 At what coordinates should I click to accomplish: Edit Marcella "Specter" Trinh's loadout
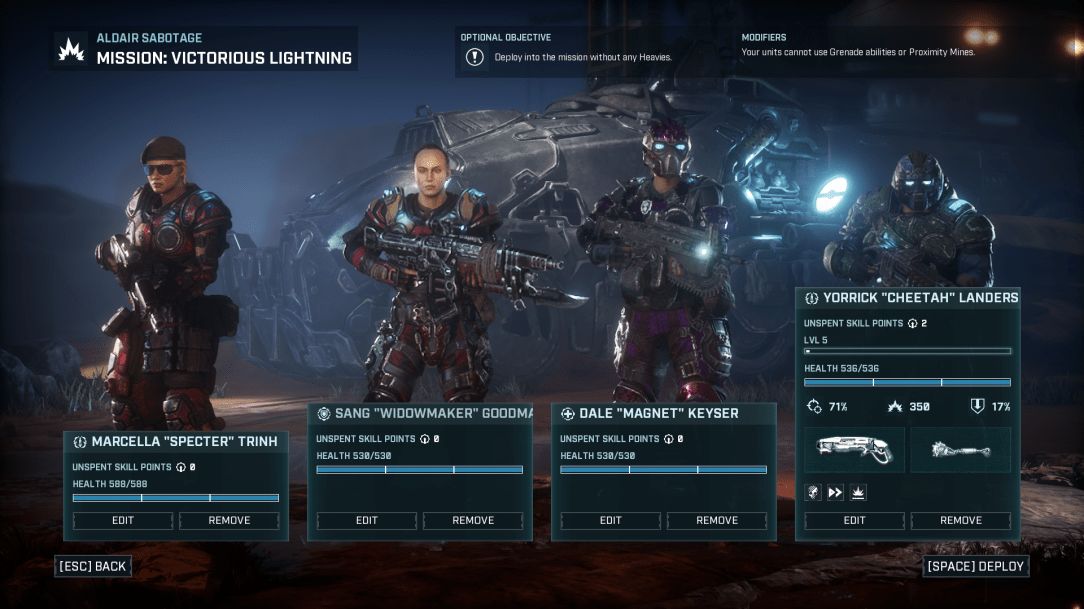123,520
